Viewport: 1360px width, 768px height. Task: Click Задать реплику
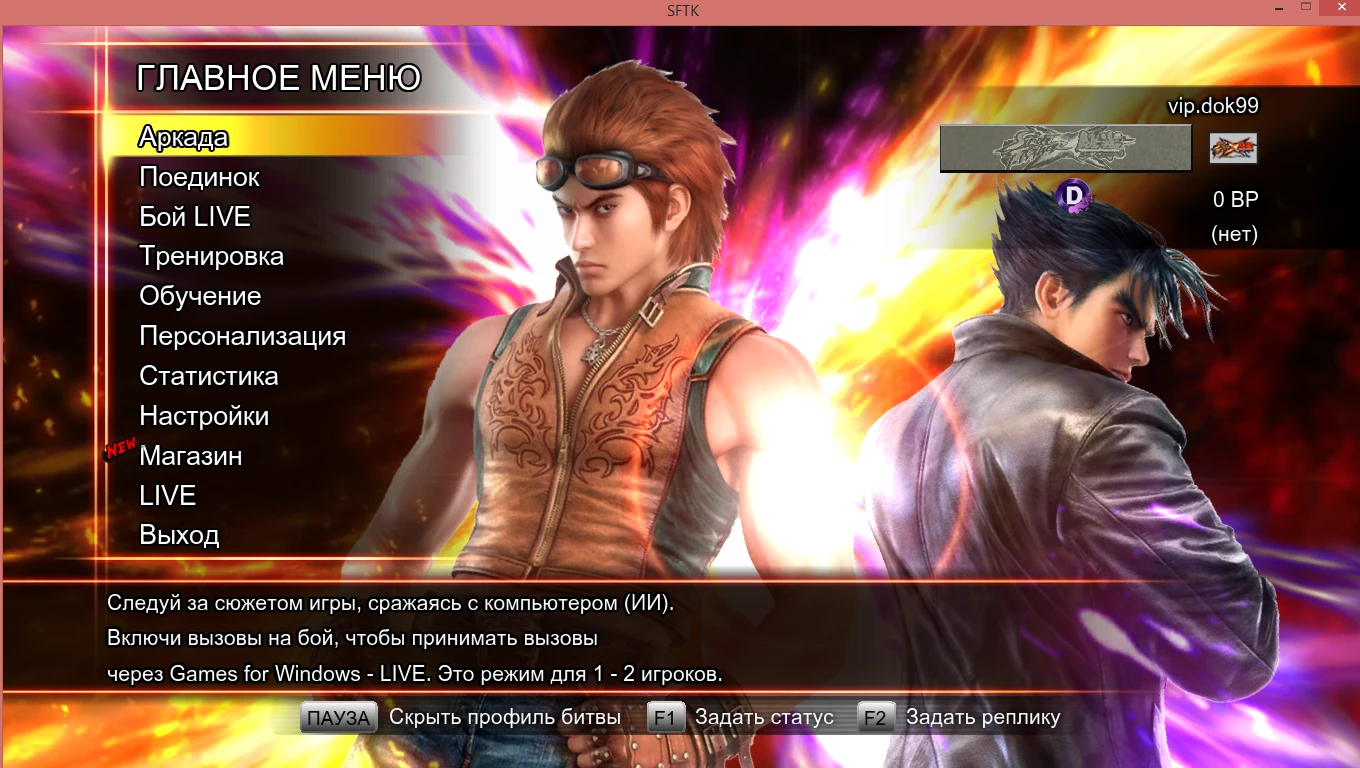pyautogui.click(x=982, y=717)
